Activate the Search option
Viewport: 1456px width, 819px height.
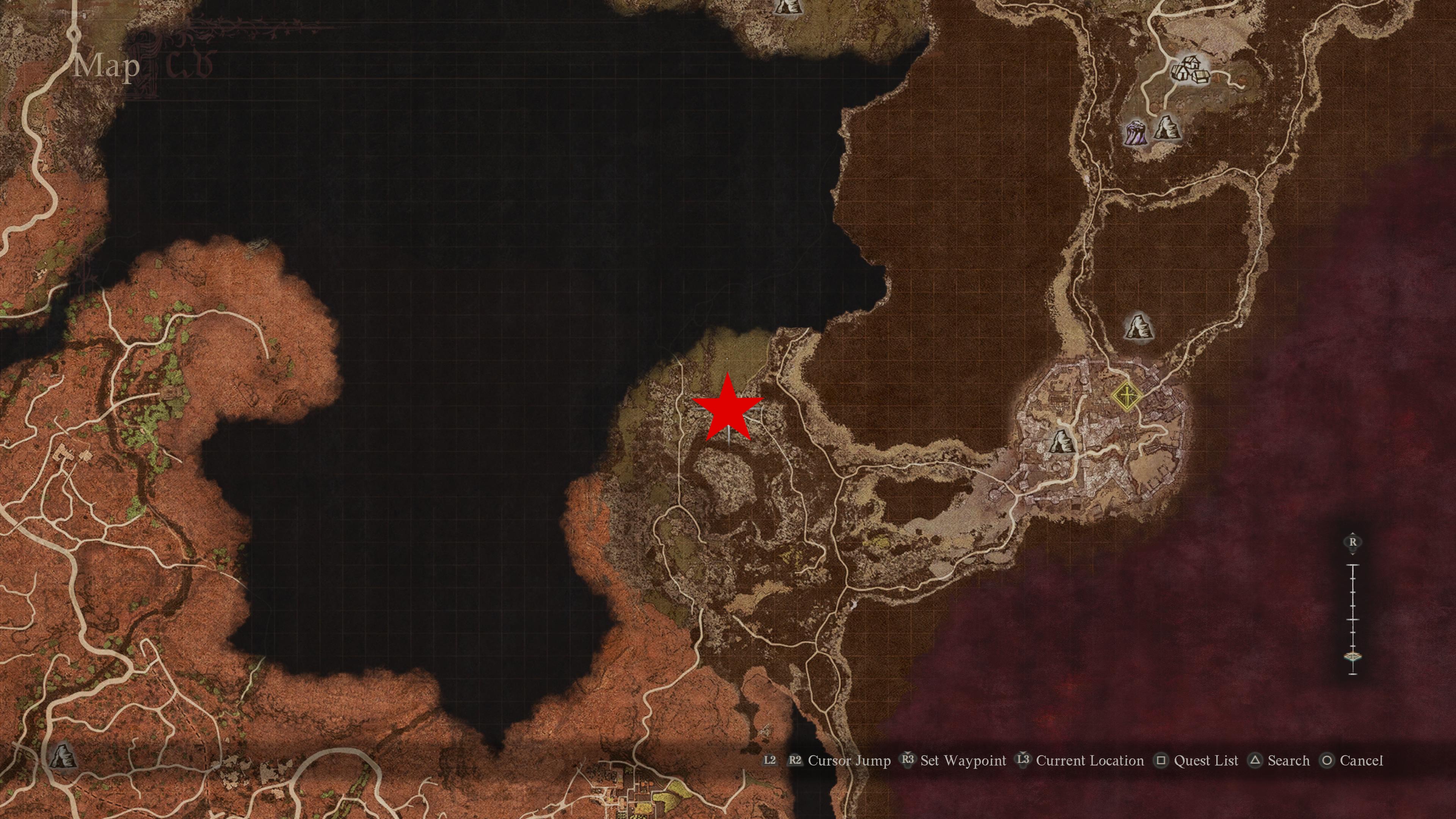coord(1289,761)
